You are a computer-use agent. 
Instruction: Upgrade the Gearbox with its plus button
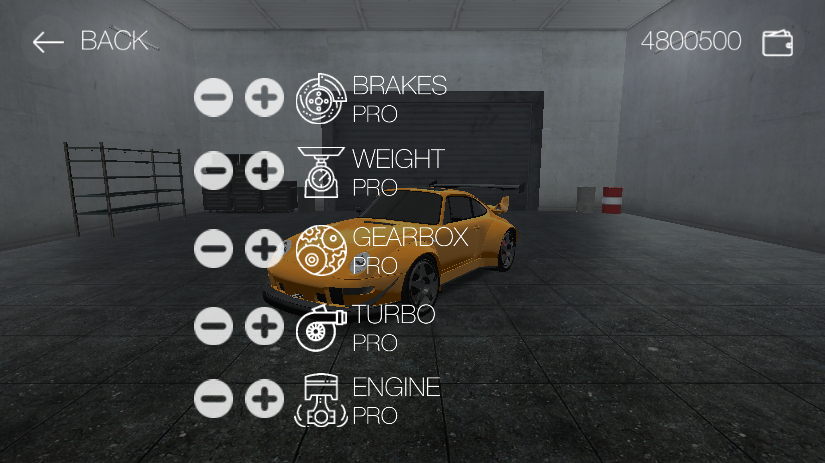[x=264, y=248]
